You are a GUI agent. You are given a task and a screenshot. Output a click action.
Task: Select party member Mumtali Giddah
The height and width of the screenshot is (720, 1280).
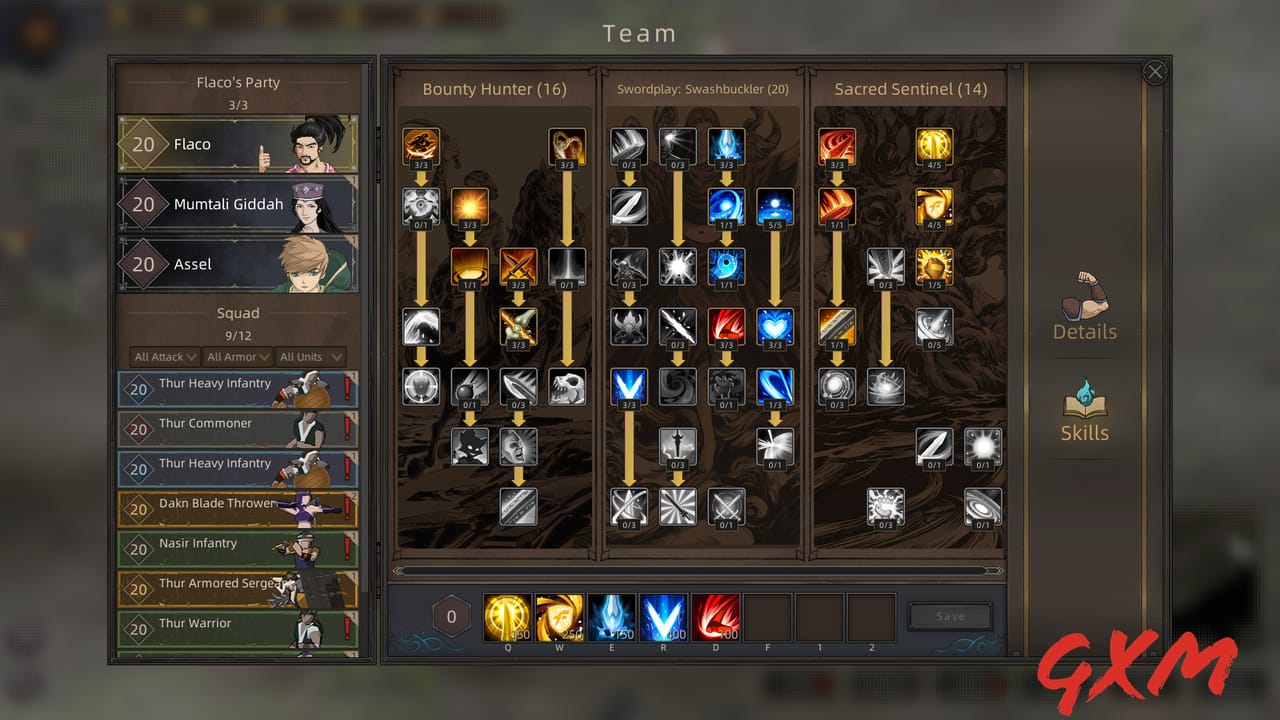coord(238,204)
